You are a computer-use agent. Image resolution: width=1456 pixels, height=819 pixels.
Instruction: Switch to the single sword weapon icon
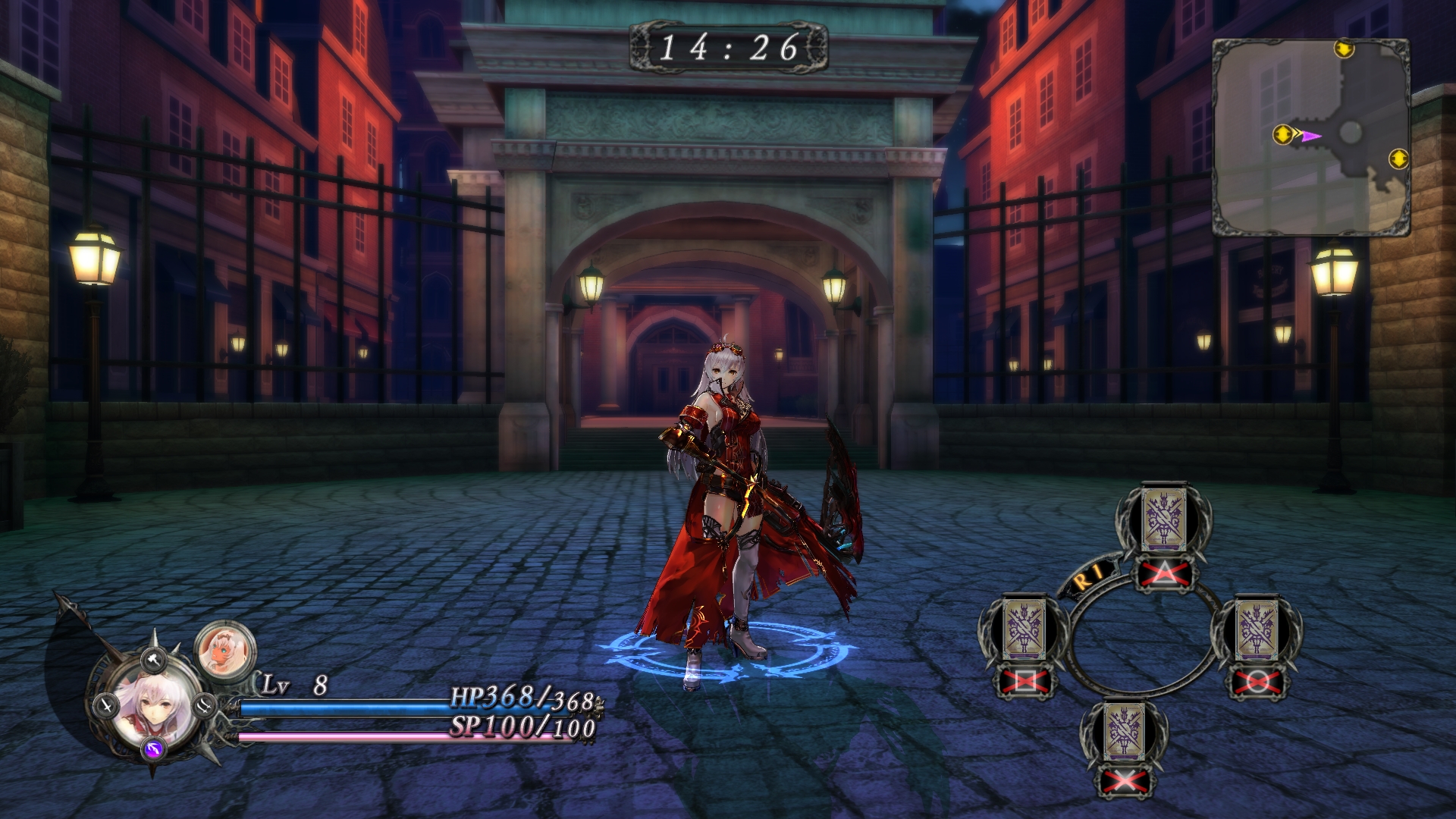(x=105, y=706)
